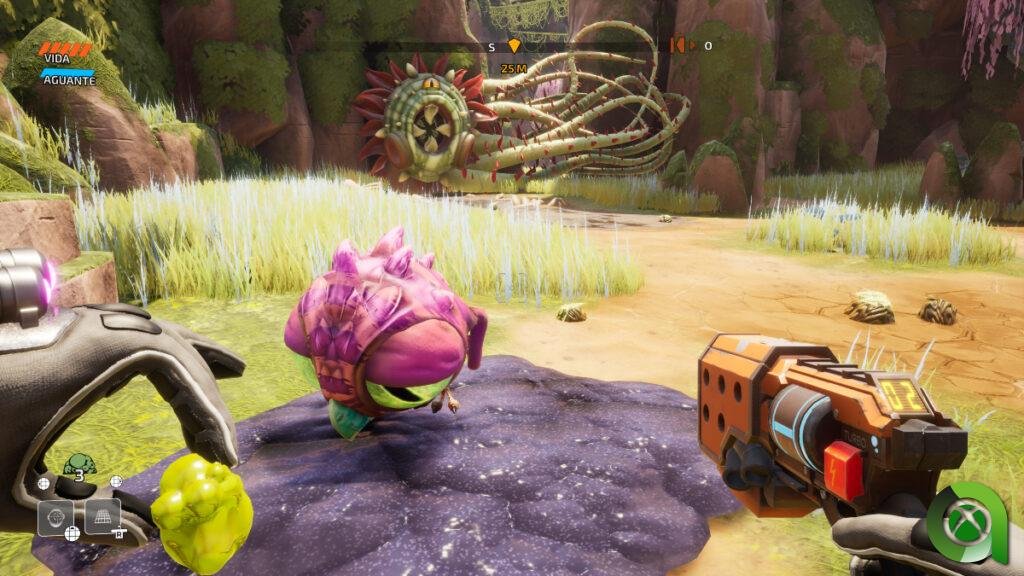Click the orange arrow icon beside the compass
The image size is (1024, 576).
[679, 45]
